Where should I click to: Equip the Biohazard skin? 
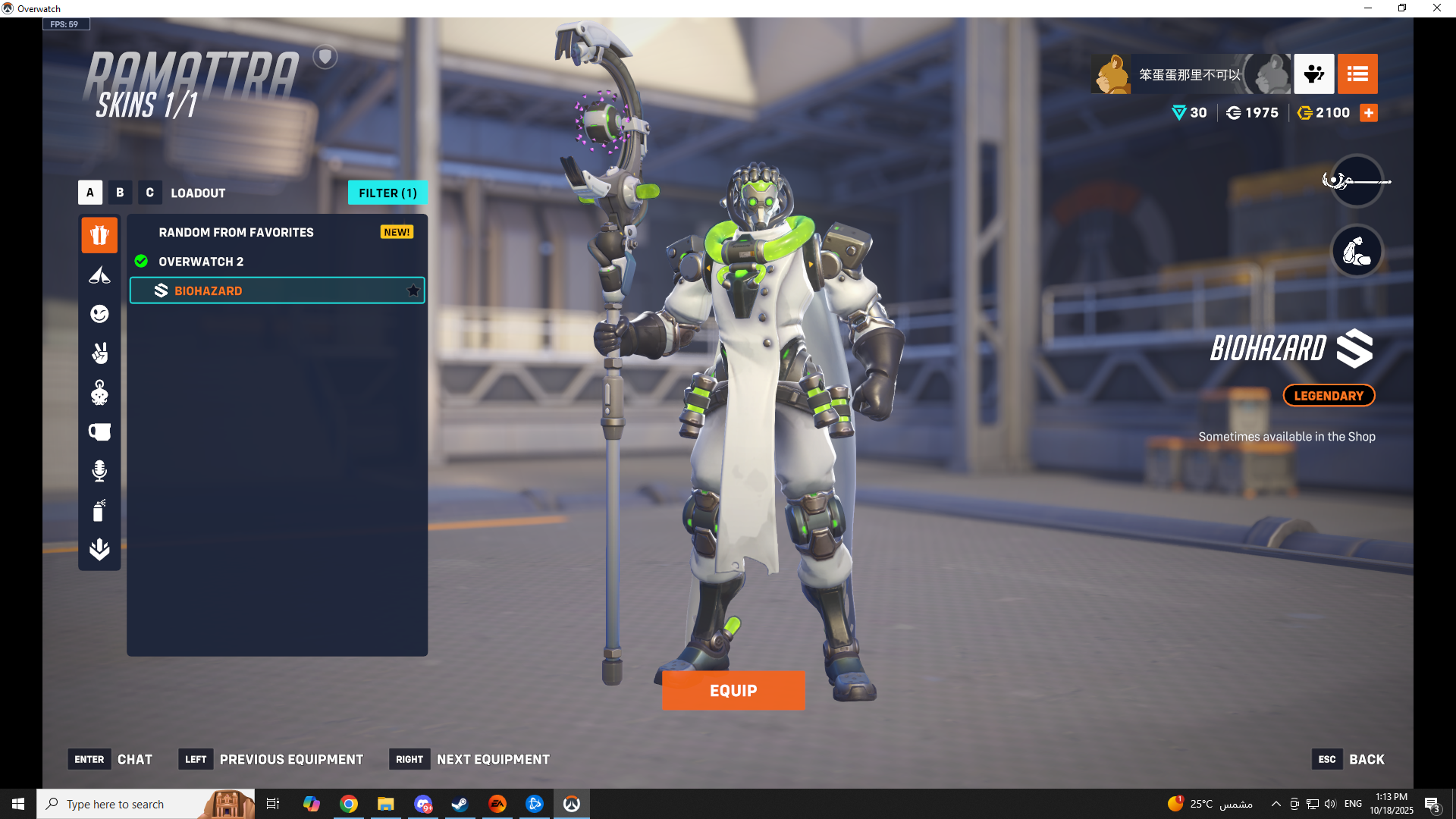click(733, 690)
